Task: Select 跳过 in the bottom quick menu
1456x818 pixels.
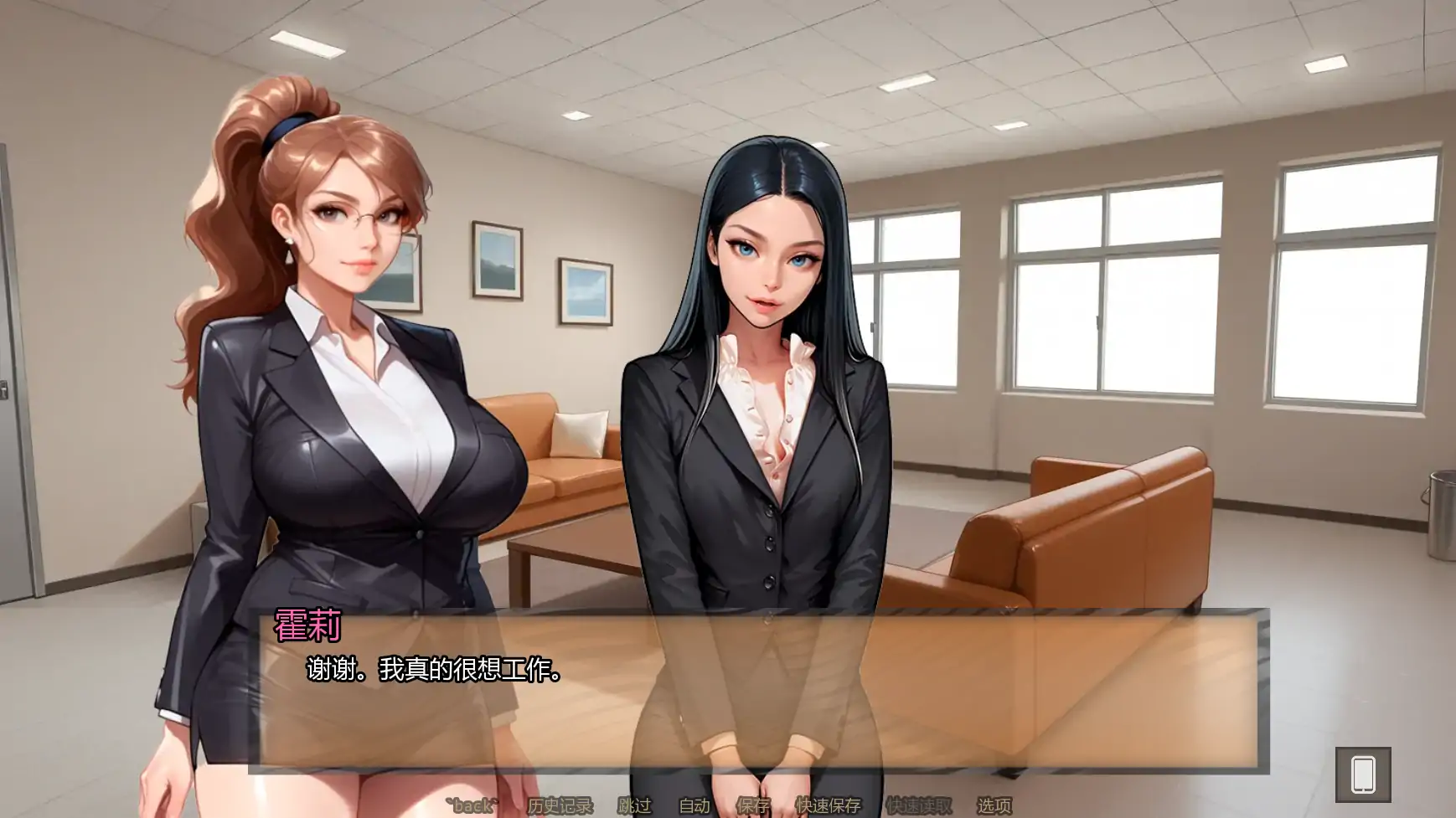Action: 635,805
